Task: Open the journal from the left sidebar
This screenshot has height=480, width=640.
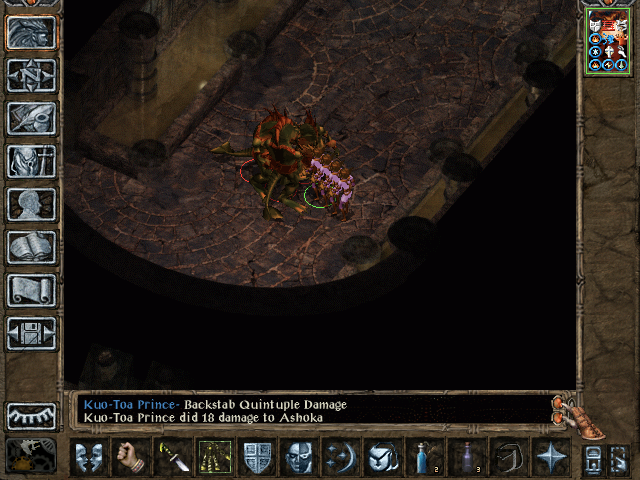Action: click(x=31, y=118)
